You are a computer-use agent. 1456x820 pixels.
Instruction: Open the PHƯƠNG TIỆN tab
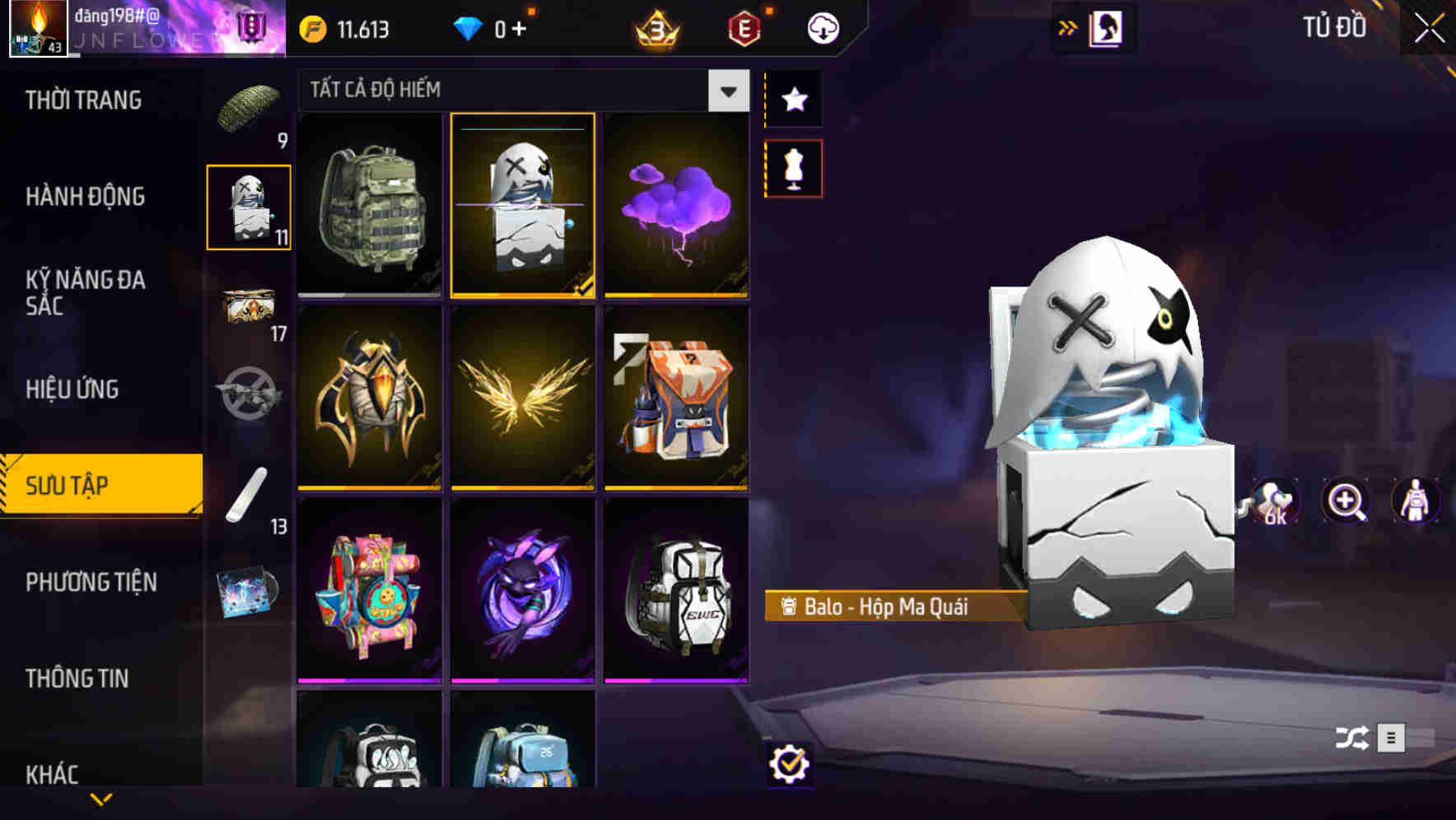pos(91,581)
